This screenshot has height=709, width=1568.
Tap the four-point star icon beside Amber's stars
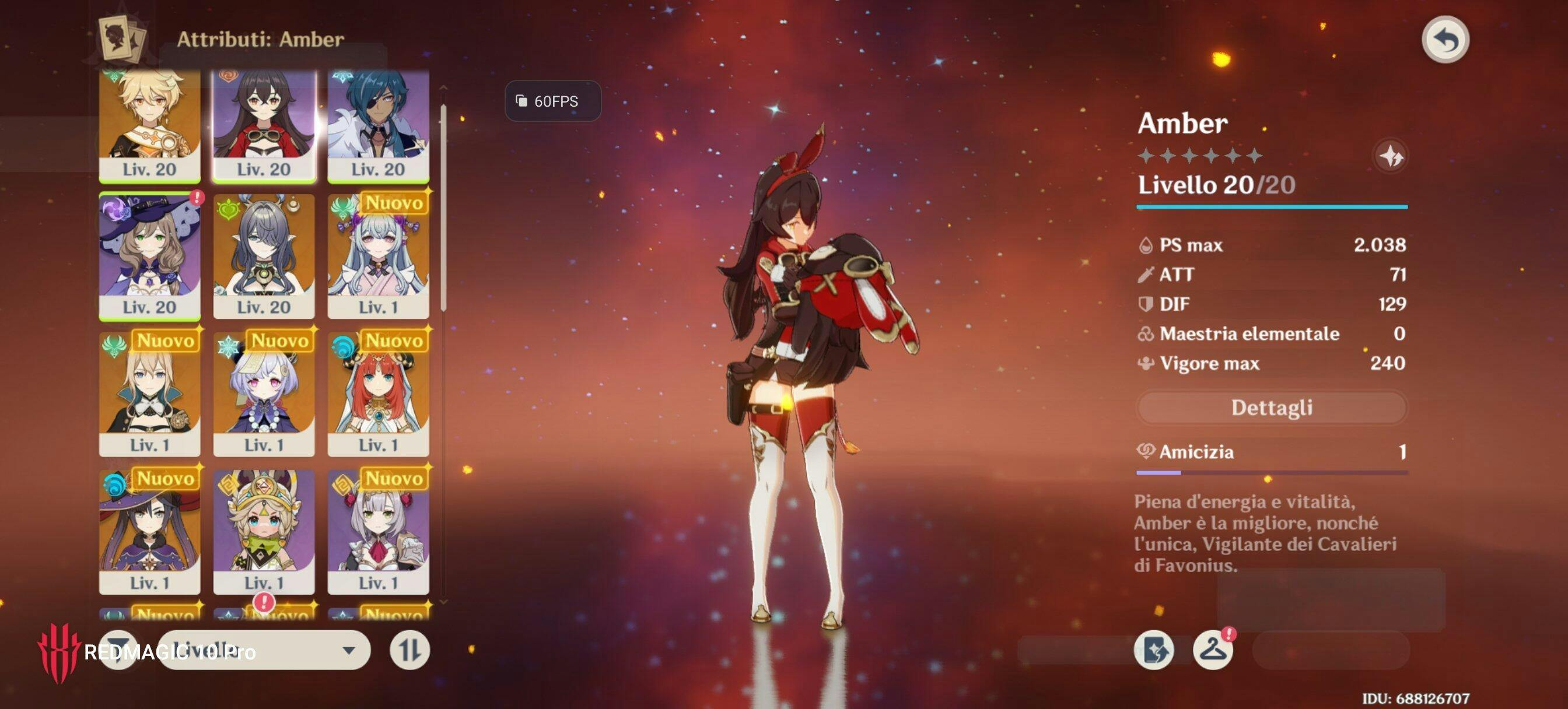(x=1391, y=156)
